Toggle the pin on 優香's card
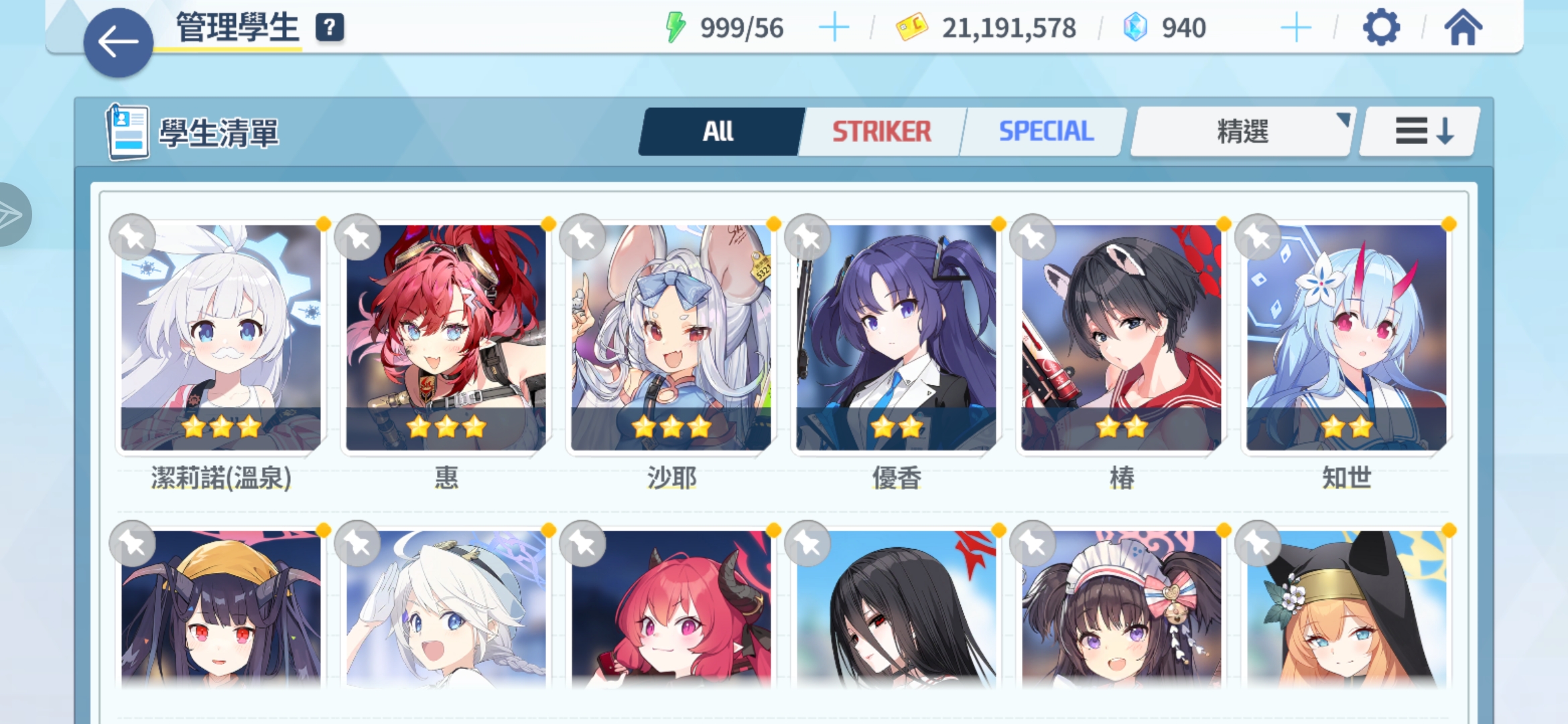This screenshot has height=724, width=1568. [x=807, y=237]
